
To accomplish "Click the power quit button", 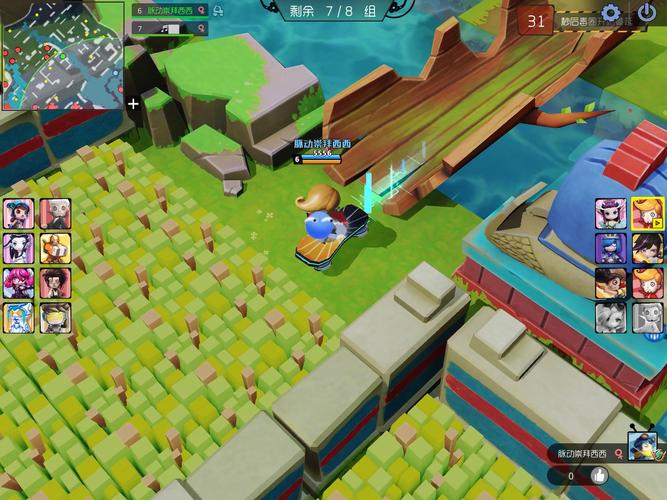I will (x=647, y=15).
